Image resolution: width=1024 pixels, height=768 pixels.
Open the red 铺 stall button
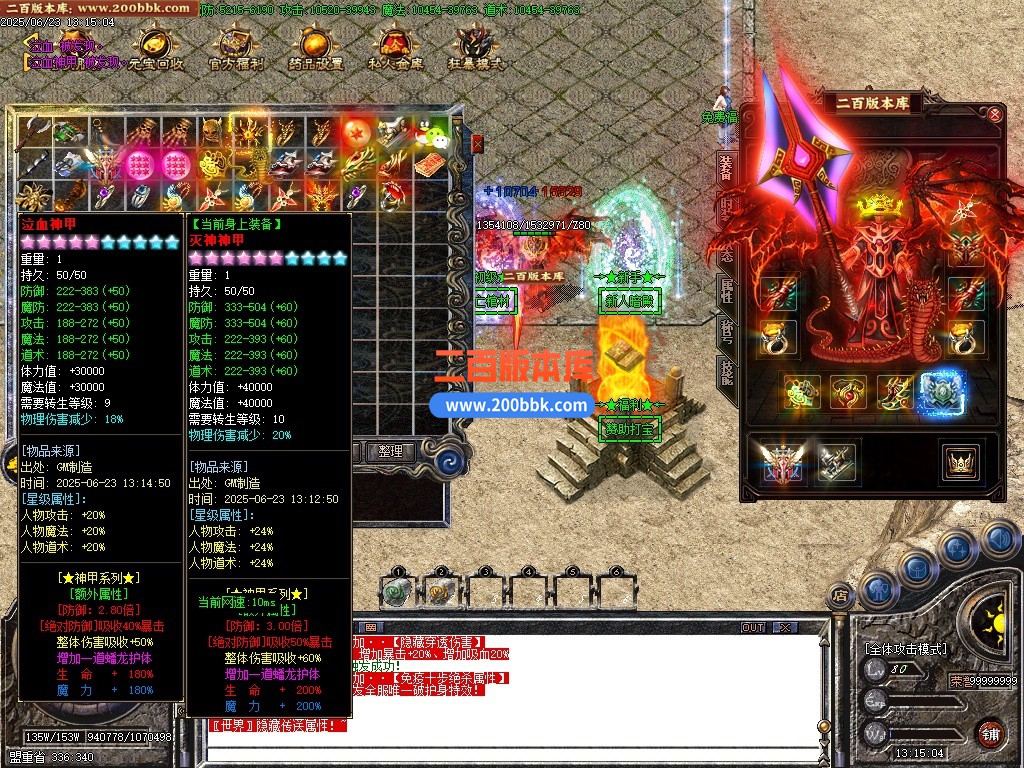click(990, 733)
